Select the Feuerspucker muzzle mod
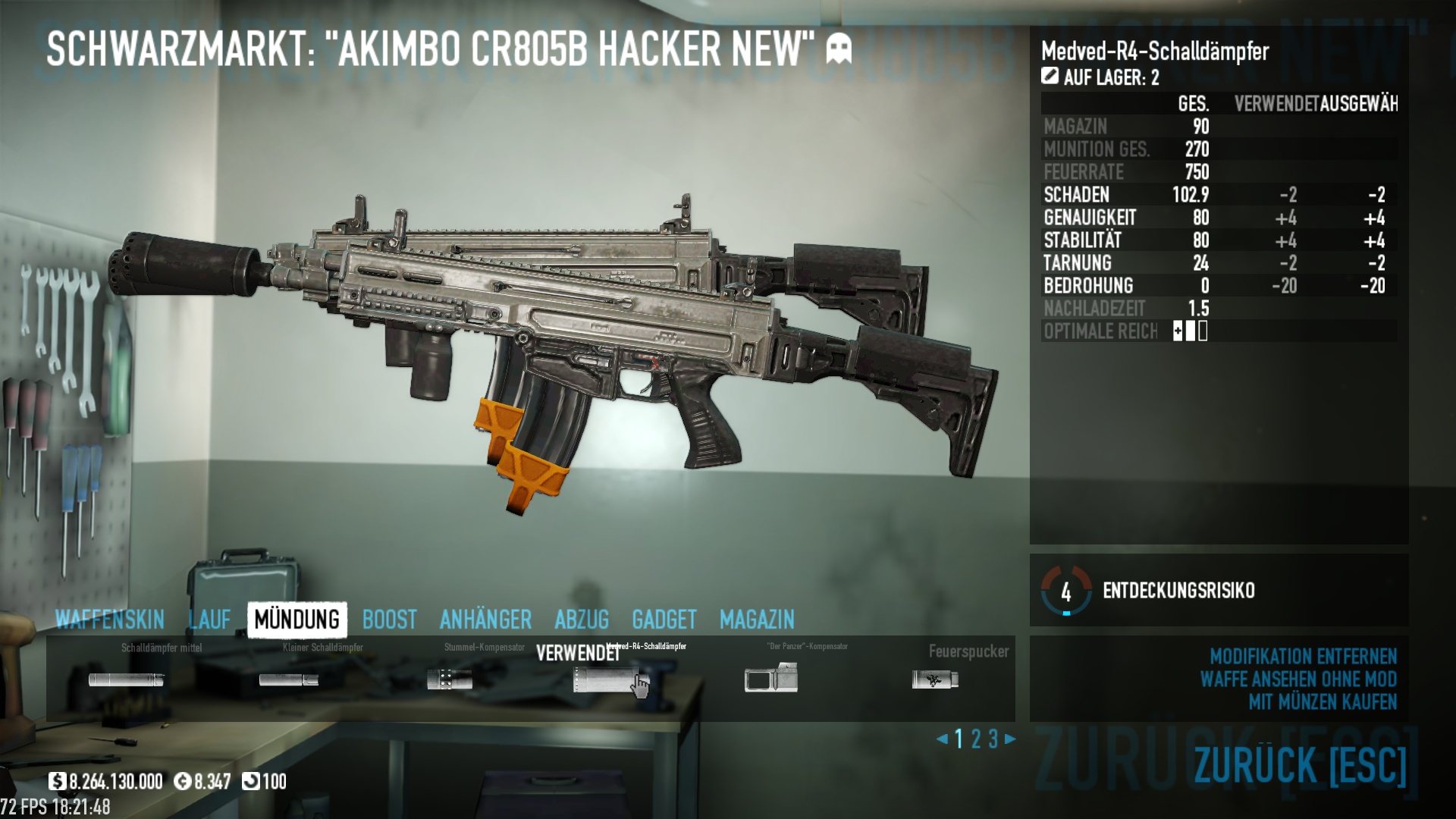Screen dimensions: 1456x819 point(935,679)
